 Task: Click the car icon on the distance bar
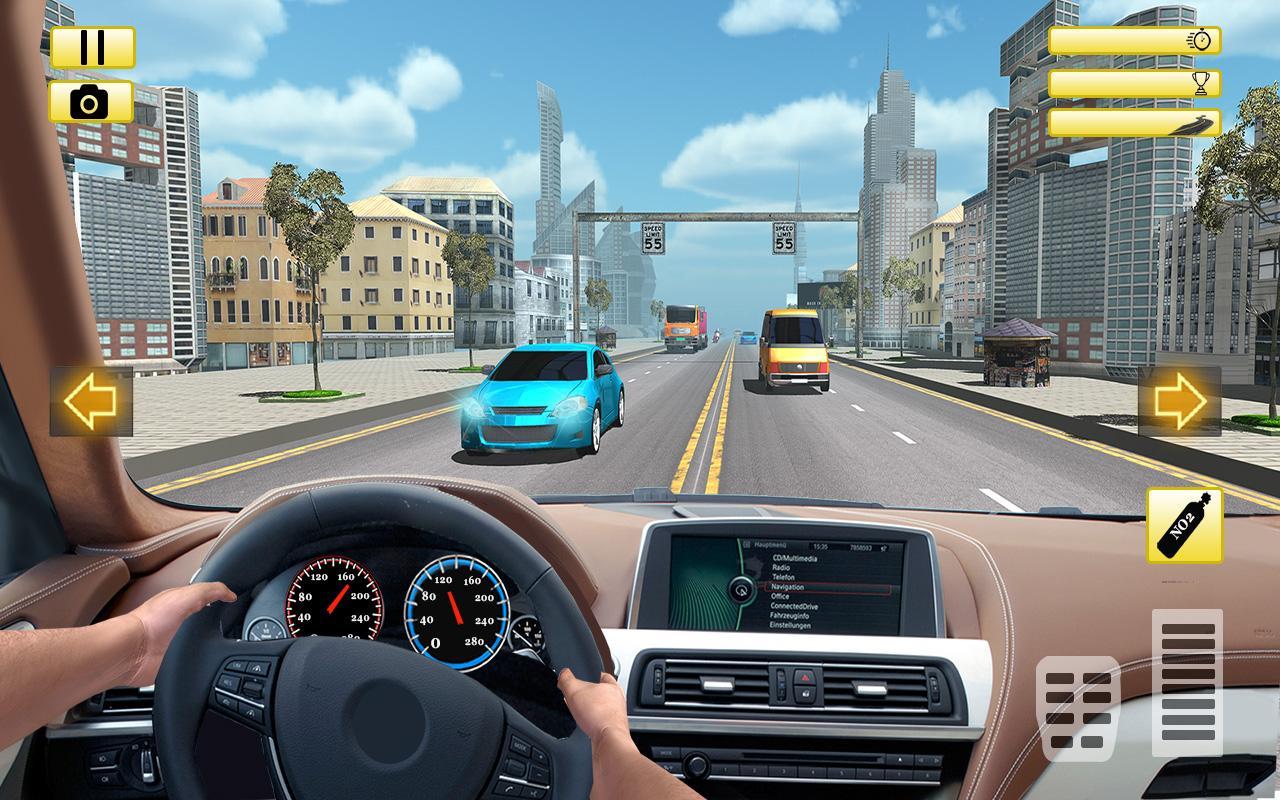point(1199,124)
